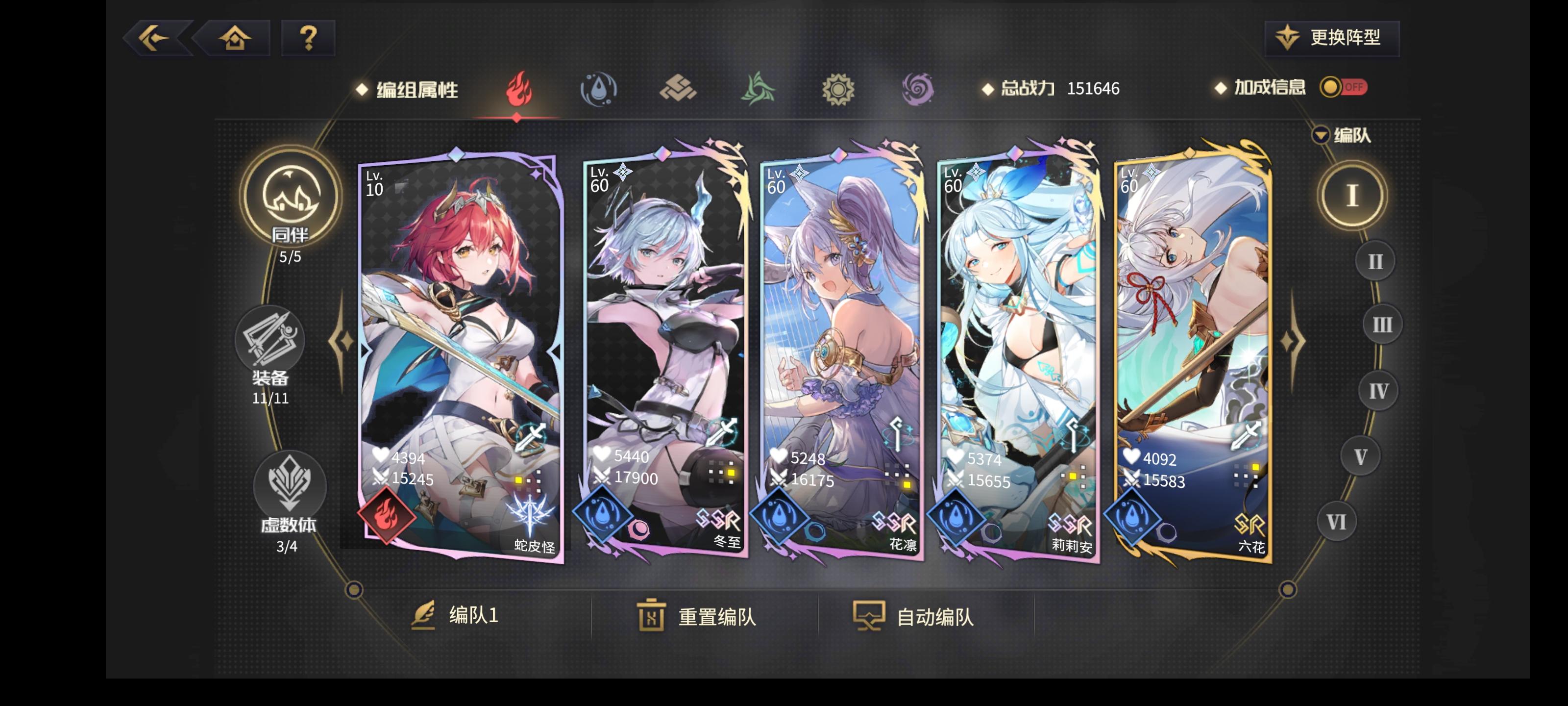This screenshot has width=1568, height=706.
Task: Select the fire element attribute tab
Action: 517,90
